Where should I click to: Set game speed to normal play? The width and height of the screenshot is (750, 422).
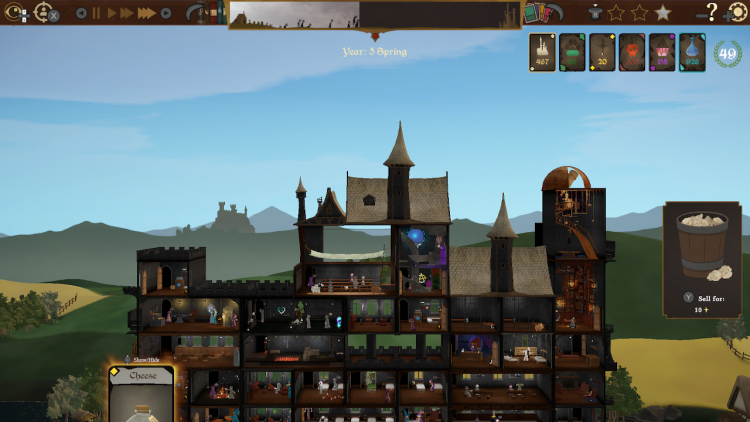[111, 13]
